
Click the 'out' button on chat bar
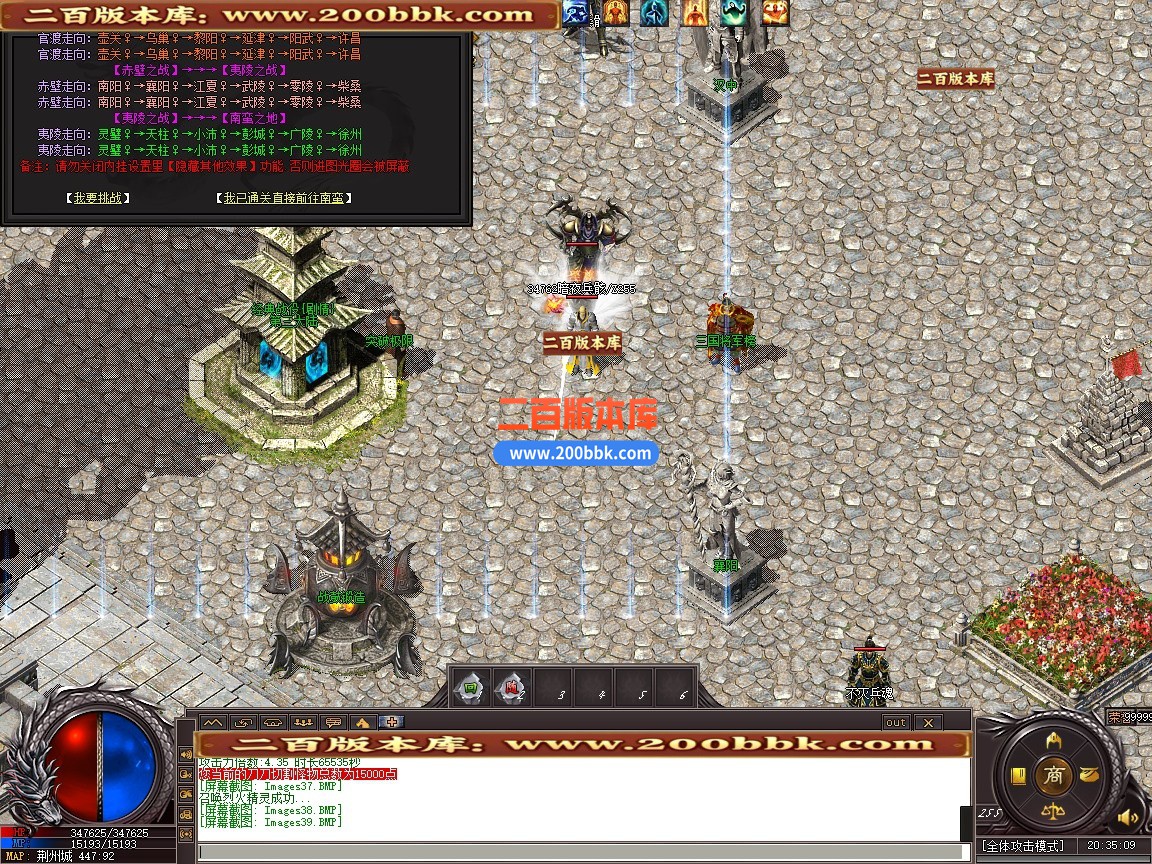pos(896,722)
